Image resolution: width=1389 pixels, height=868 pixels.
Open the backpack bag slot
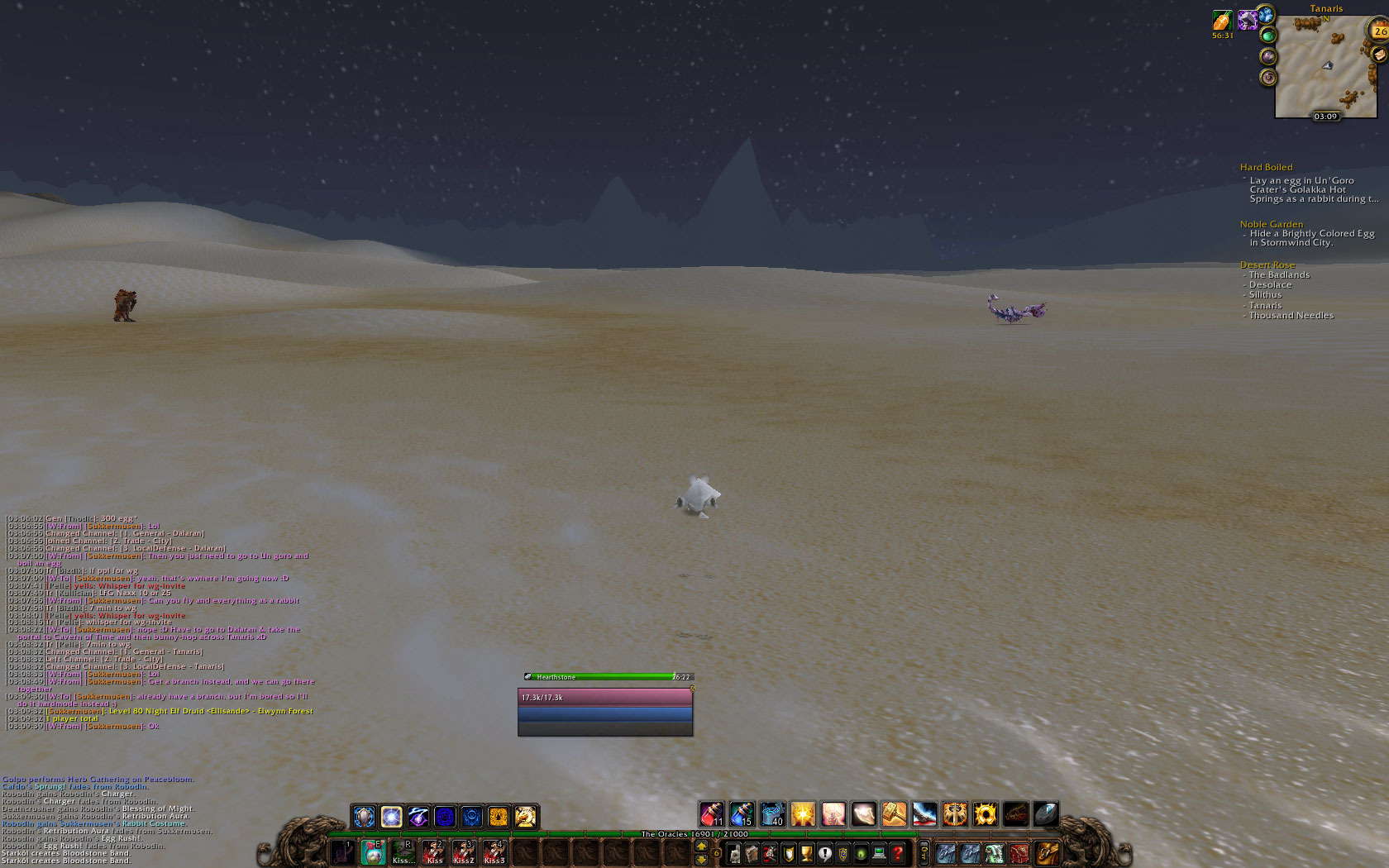tap(1046, 852)
